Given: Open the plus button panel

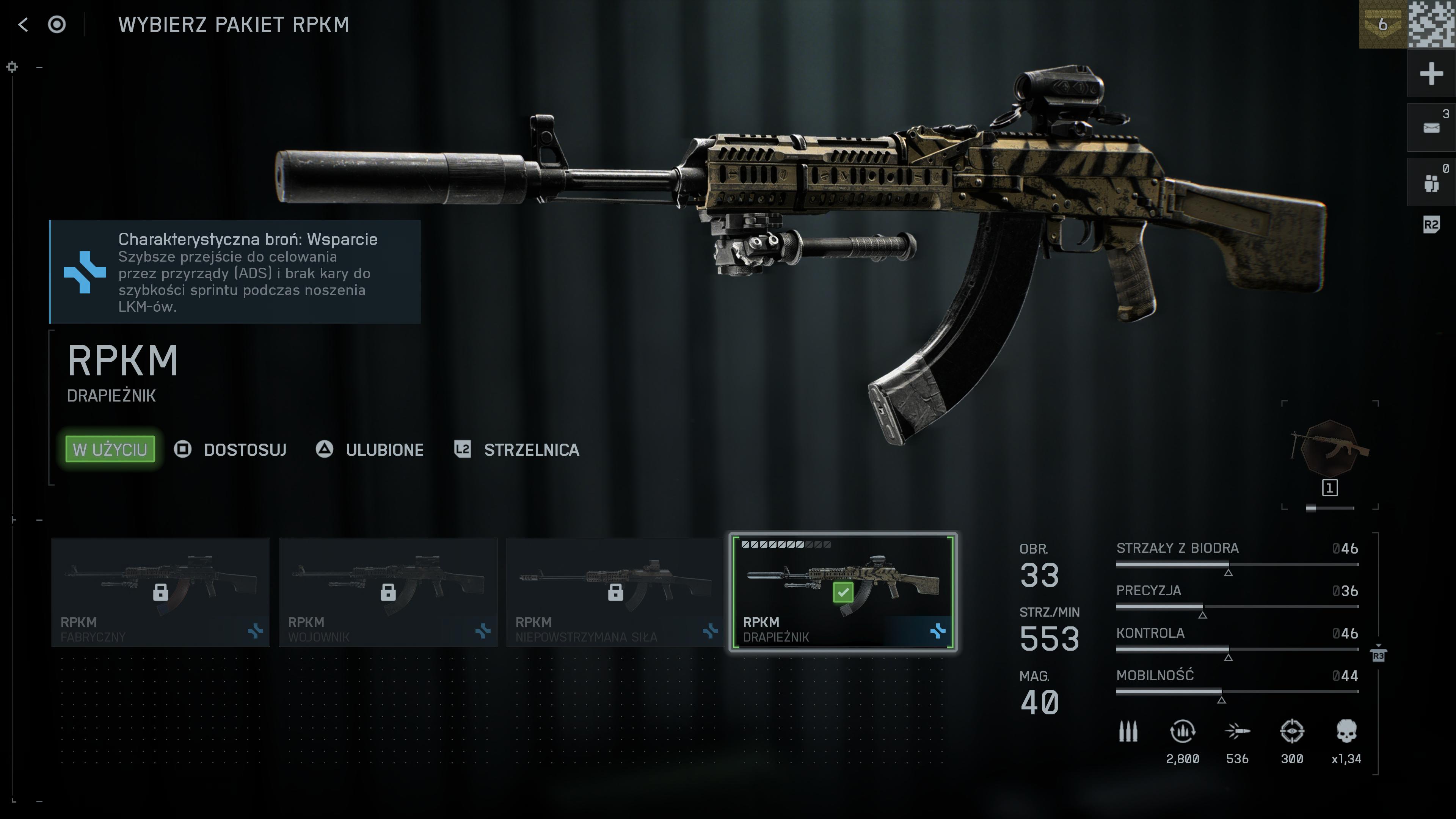Looking at the screenshot, I should (1431, 74).
